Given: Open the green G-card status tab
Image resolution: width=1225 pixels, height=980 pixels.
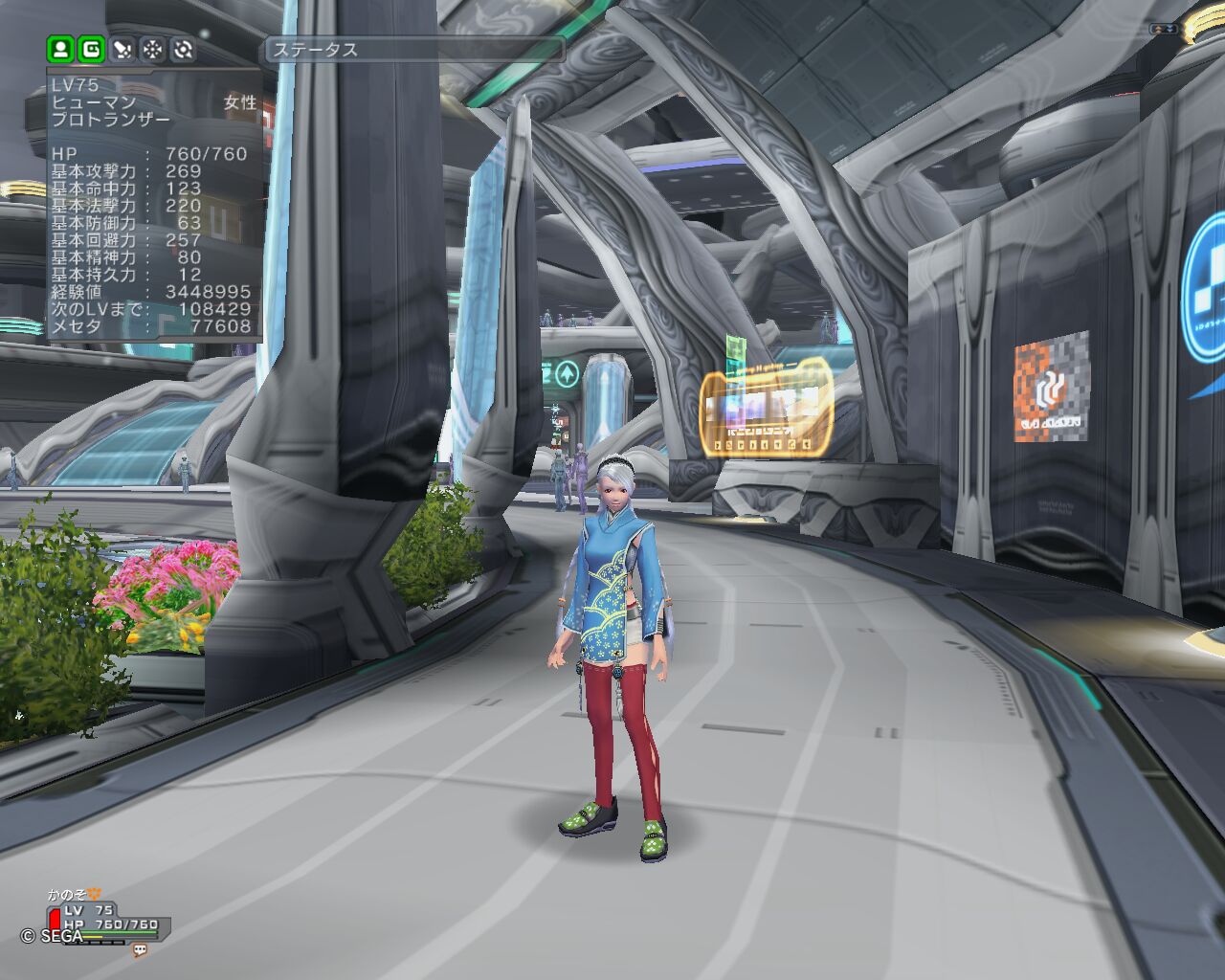Looking at the screenshot, I should coord(92,49).
